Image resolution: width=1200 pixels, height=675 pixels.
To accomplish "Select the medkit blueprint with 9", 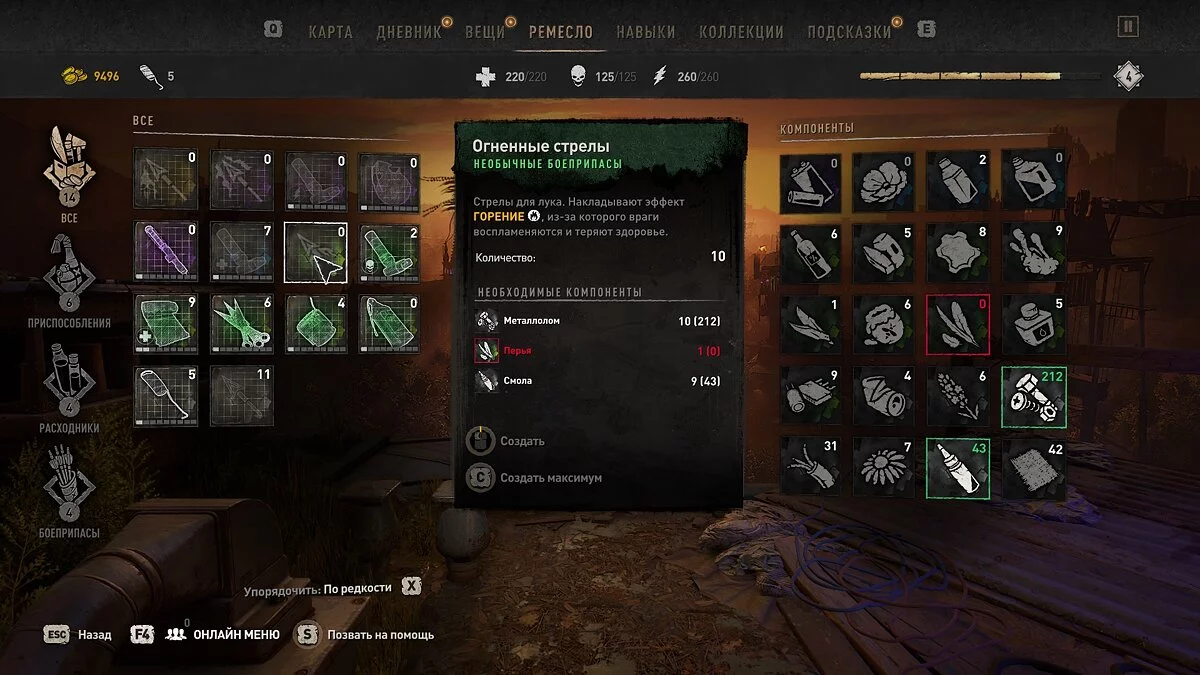I will click(166, 324).
